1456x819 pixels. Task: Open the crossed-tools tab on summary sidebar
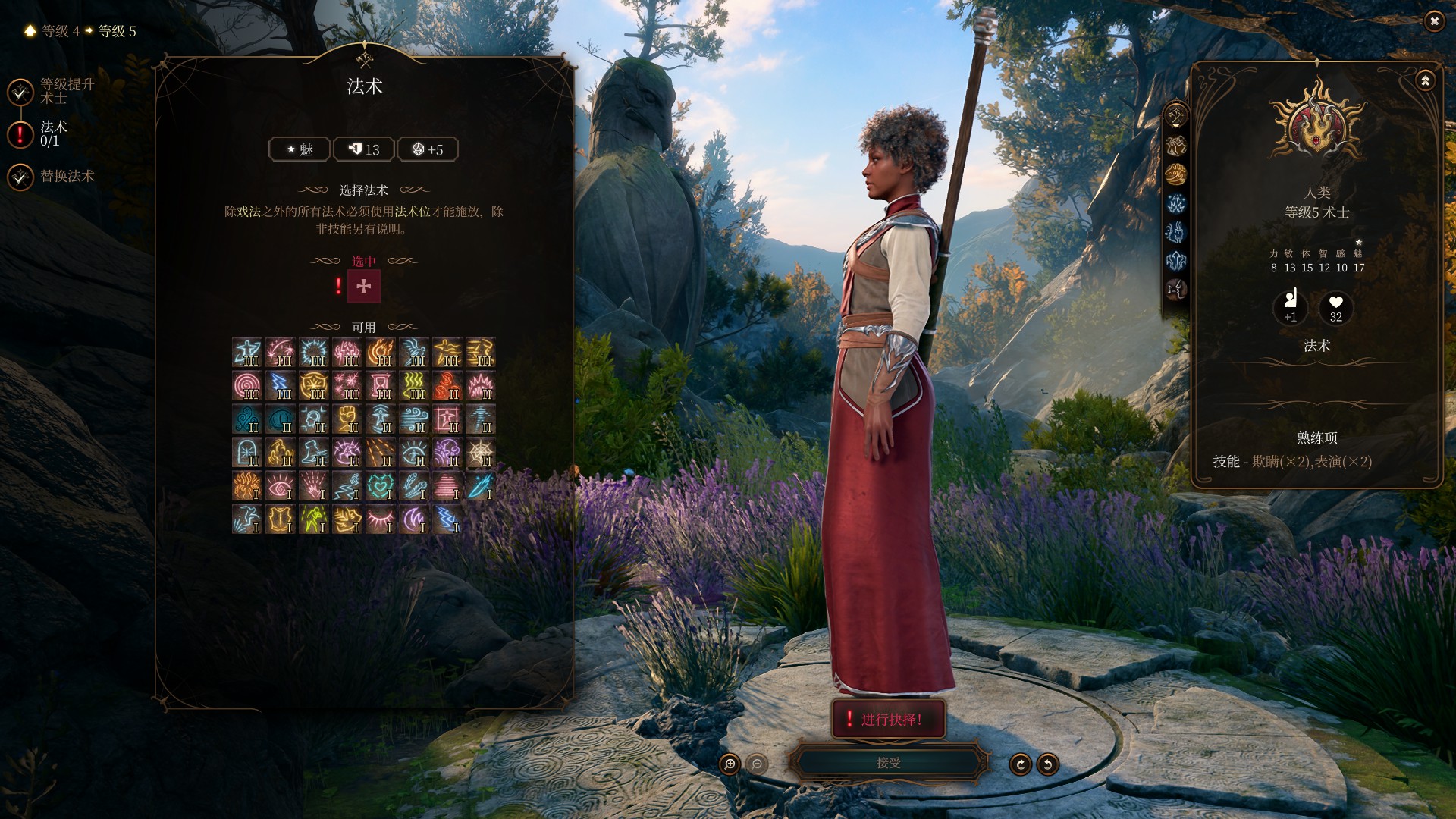coord(1176,116)
